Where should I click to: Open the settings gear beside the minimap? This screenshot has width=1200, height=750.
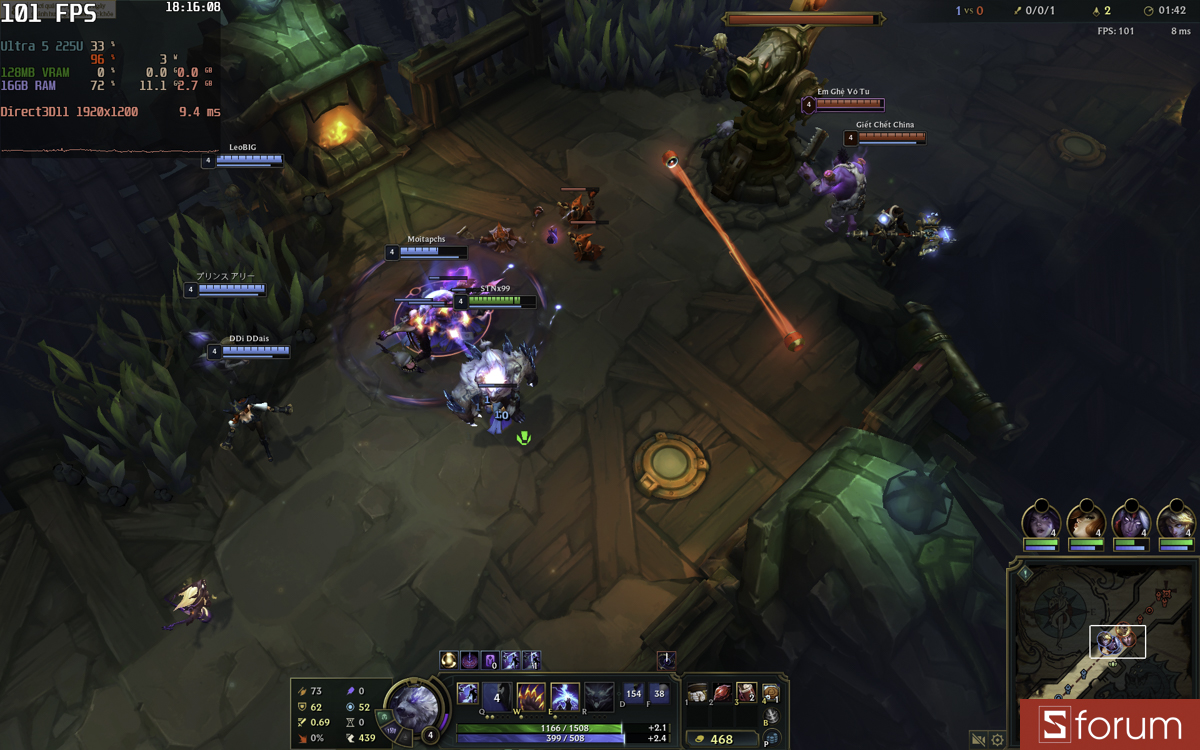(x=997, y=740)
